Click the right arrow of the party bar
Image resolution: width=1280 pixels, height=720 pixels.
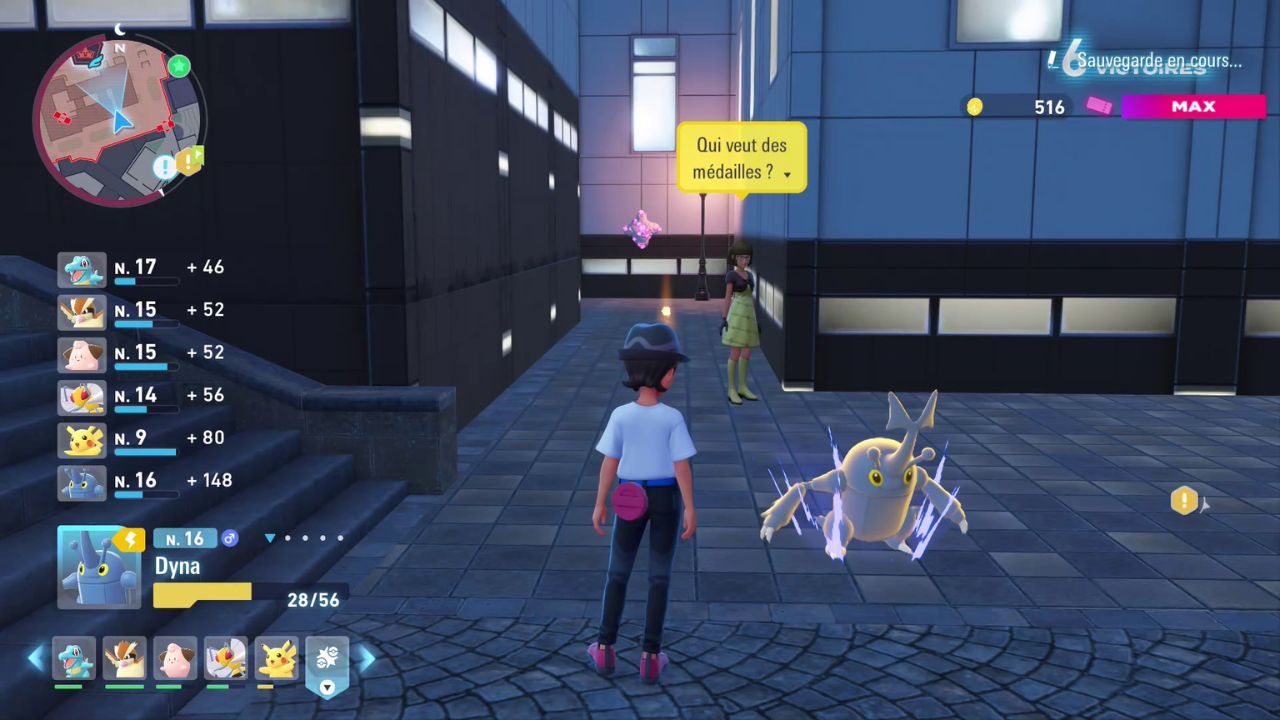(366, 658)
